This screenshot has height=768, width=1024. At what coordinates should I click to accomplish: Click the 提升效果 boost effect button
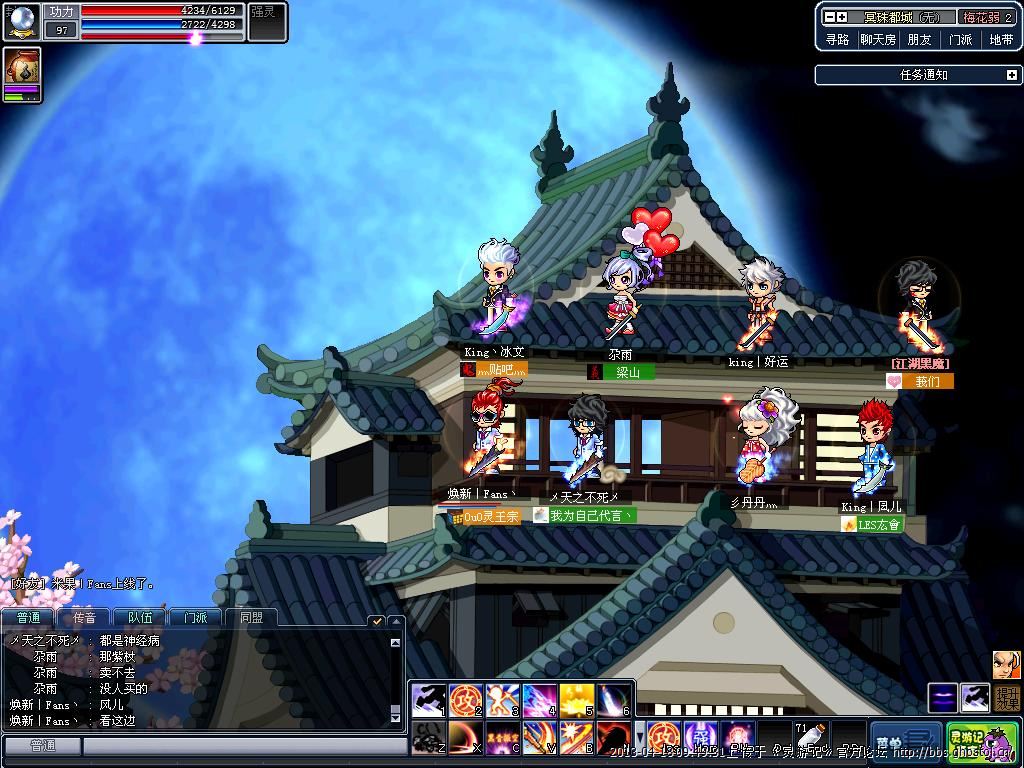click(x=1007, y=698)
